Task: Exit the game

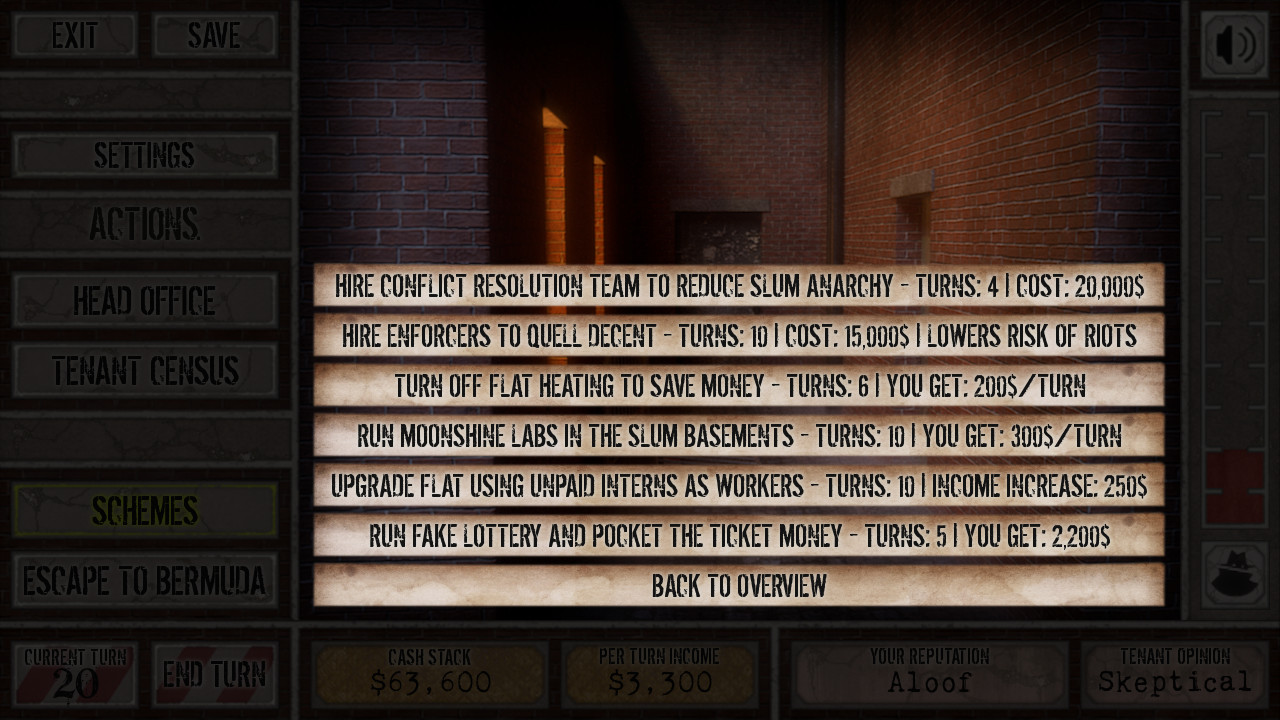Action: tap(73, 36)
